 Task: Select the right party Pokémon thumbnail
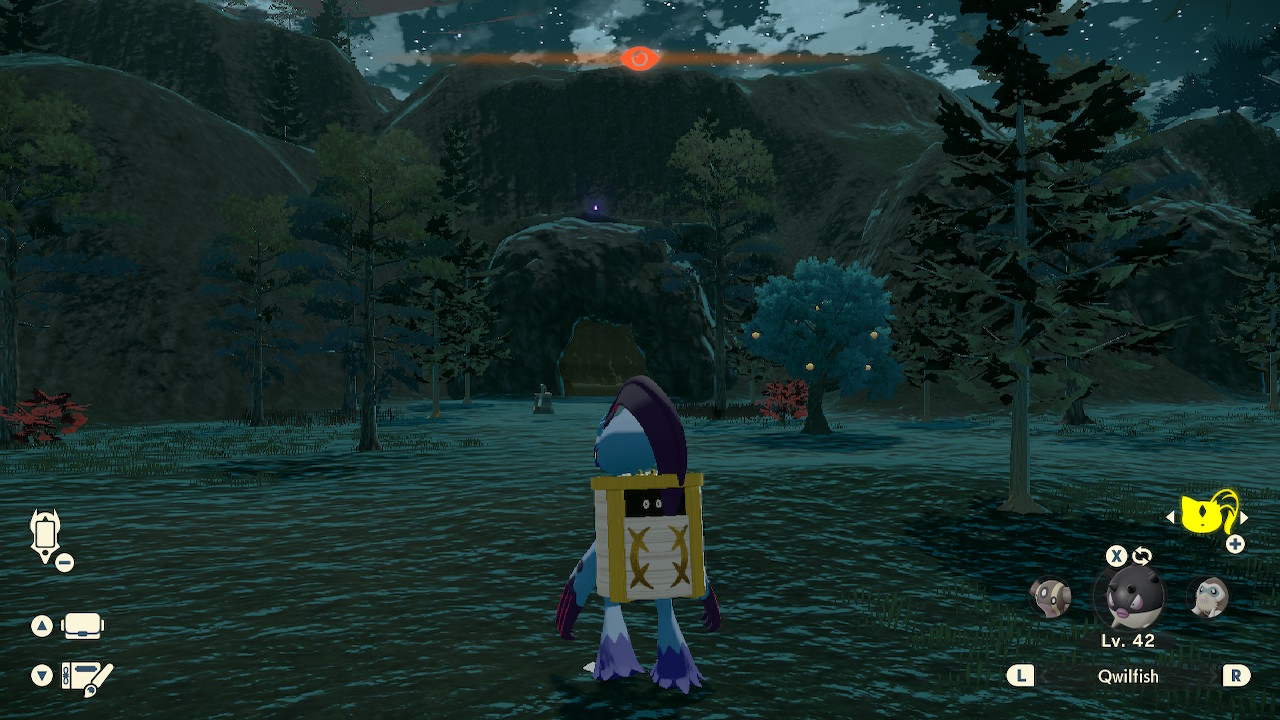[1206, 599]
